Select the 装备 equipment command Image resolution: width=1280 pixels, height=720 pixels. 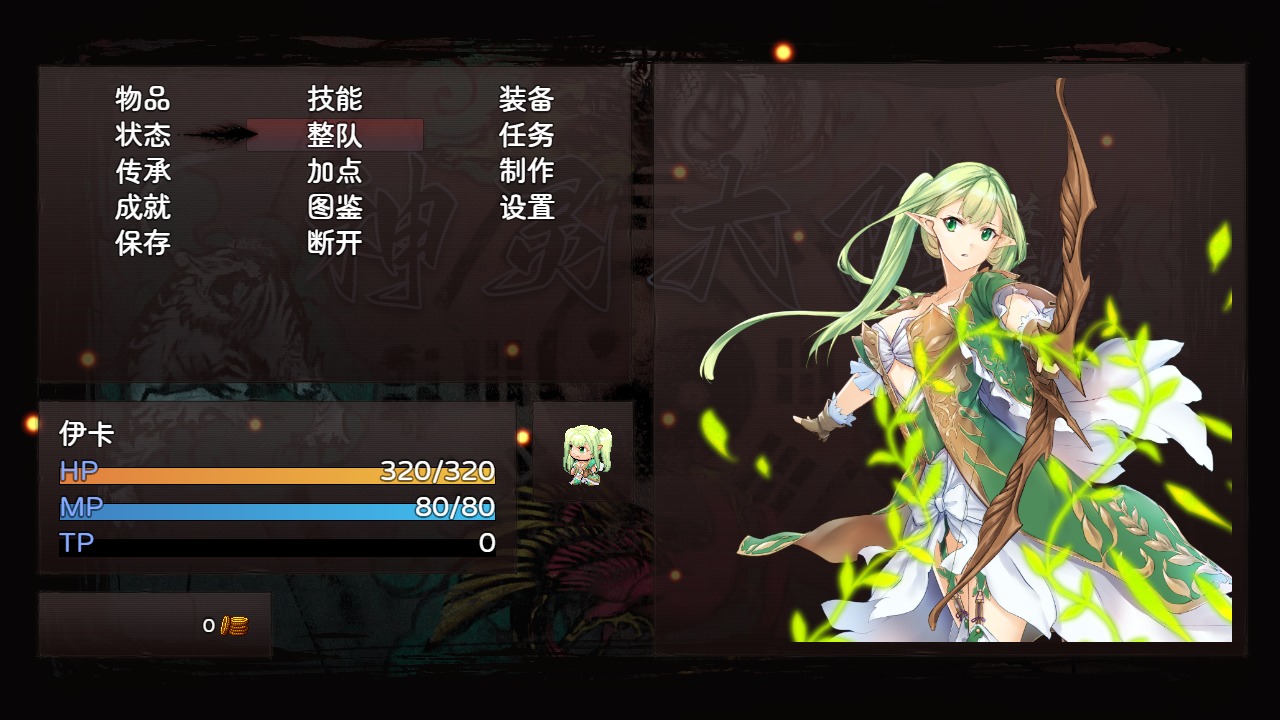(x=527, y=99)
